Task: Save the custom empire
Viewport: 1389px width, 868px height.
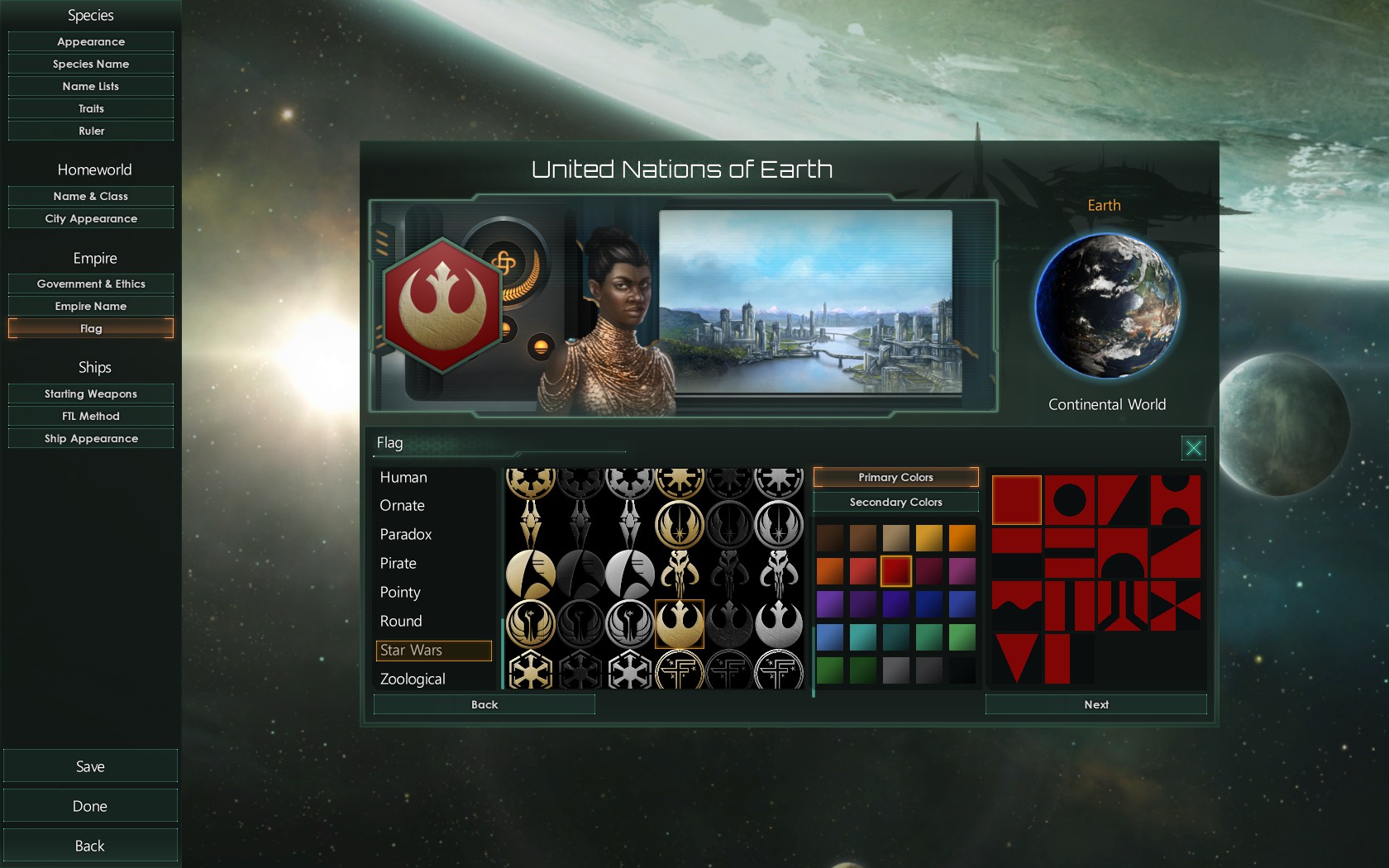Action: (90, 766)
